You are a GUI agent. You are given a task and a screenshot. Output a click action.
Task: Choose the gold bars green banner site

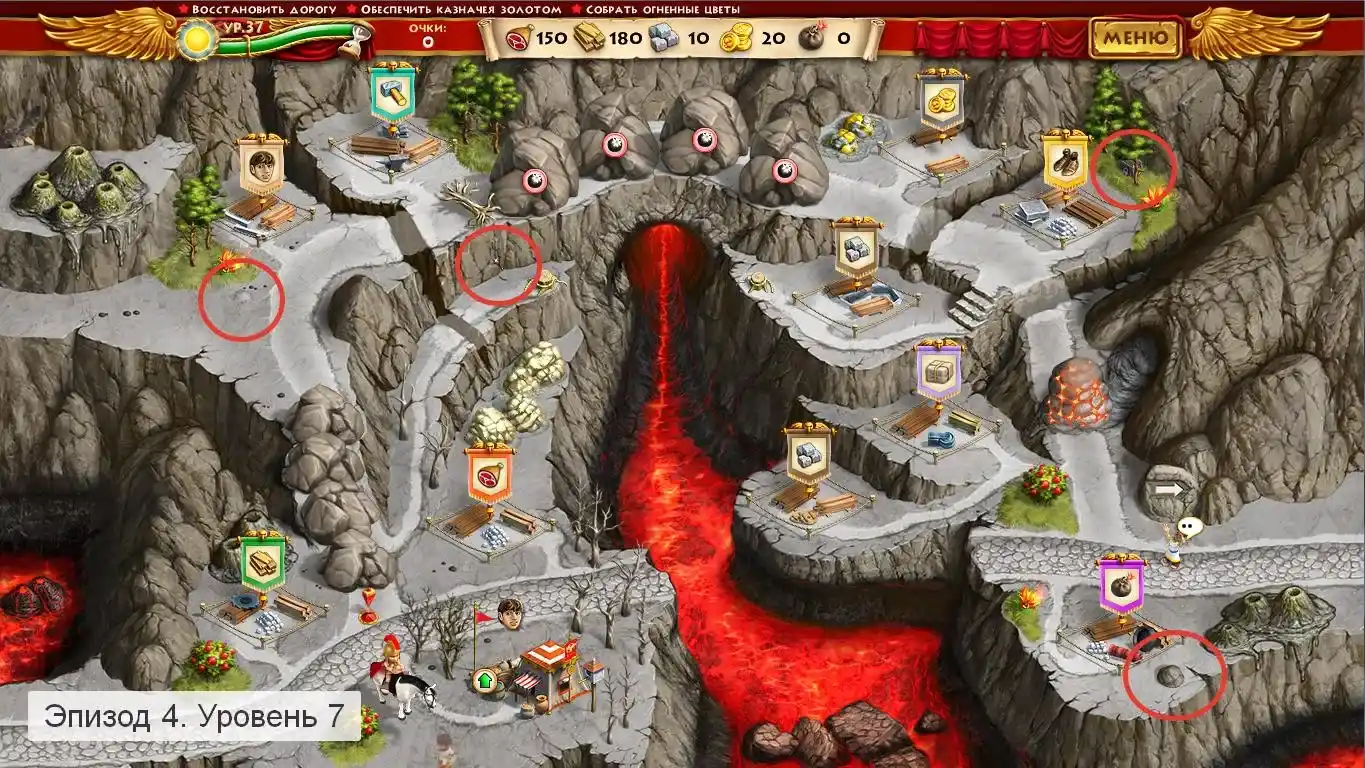(263, 563)
